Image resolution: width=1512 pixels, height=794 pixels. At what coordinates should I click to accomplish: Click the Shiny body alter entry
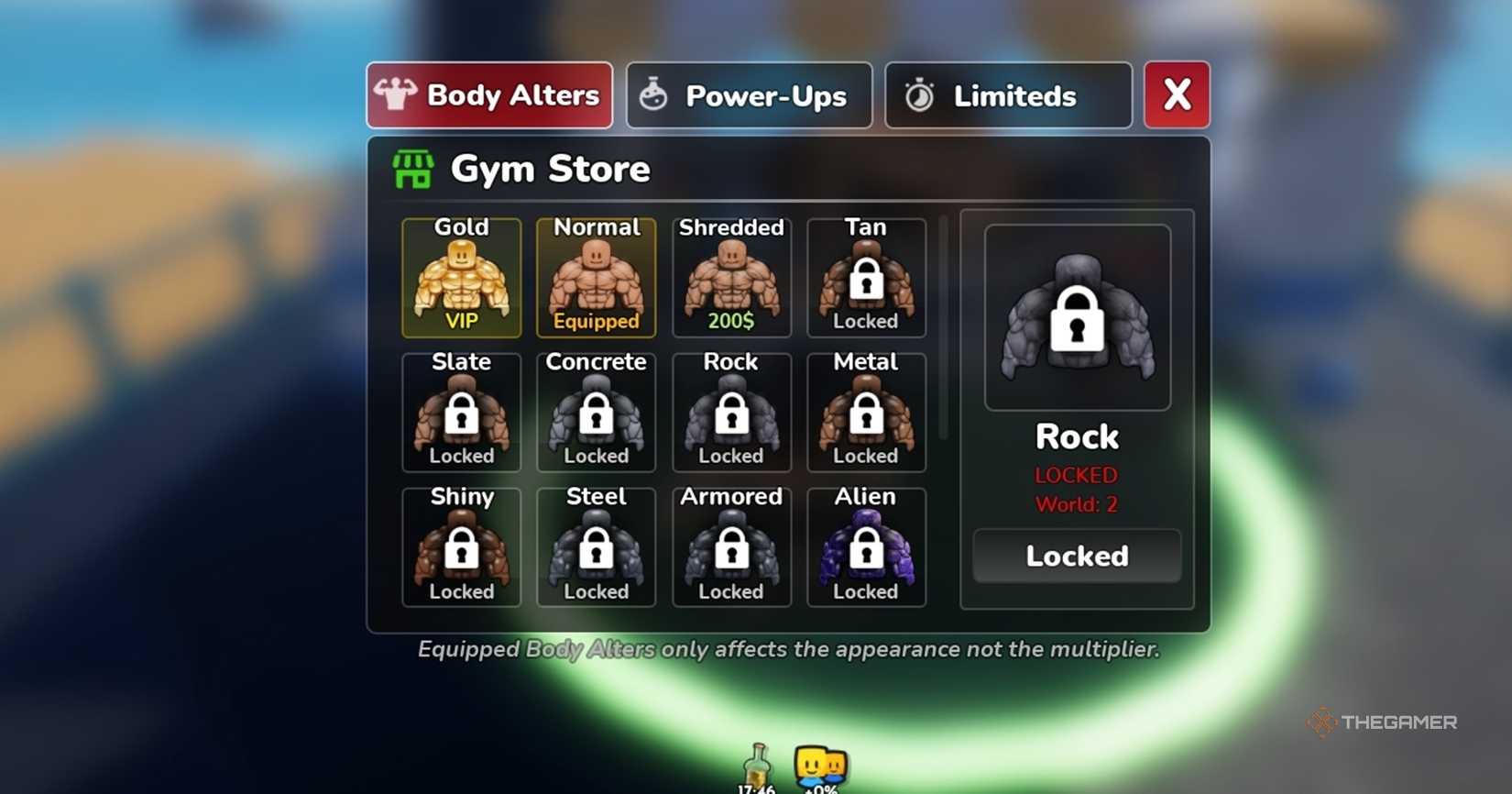[x=461, y=547]
